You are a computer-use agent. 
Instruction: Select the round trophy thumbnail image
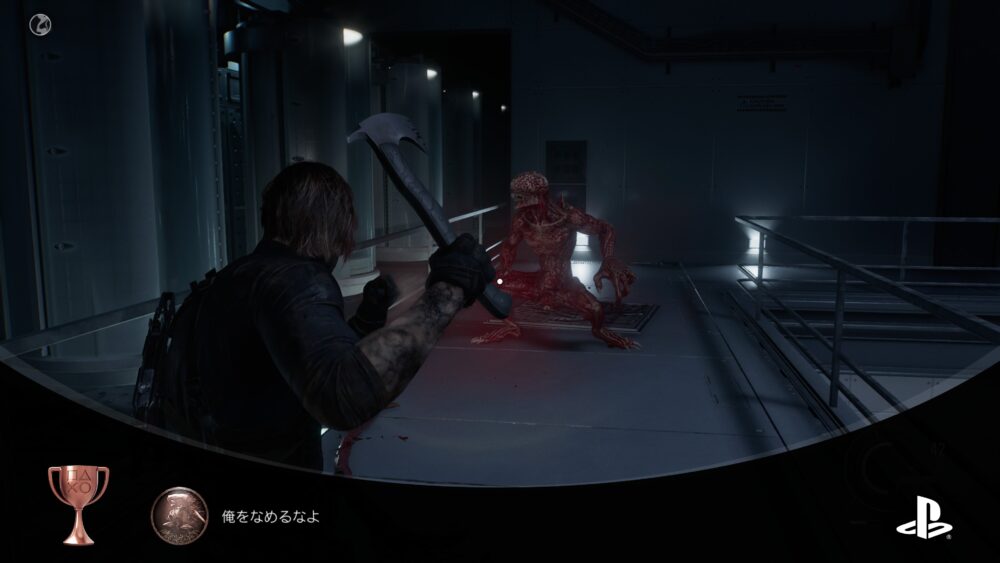179,516
